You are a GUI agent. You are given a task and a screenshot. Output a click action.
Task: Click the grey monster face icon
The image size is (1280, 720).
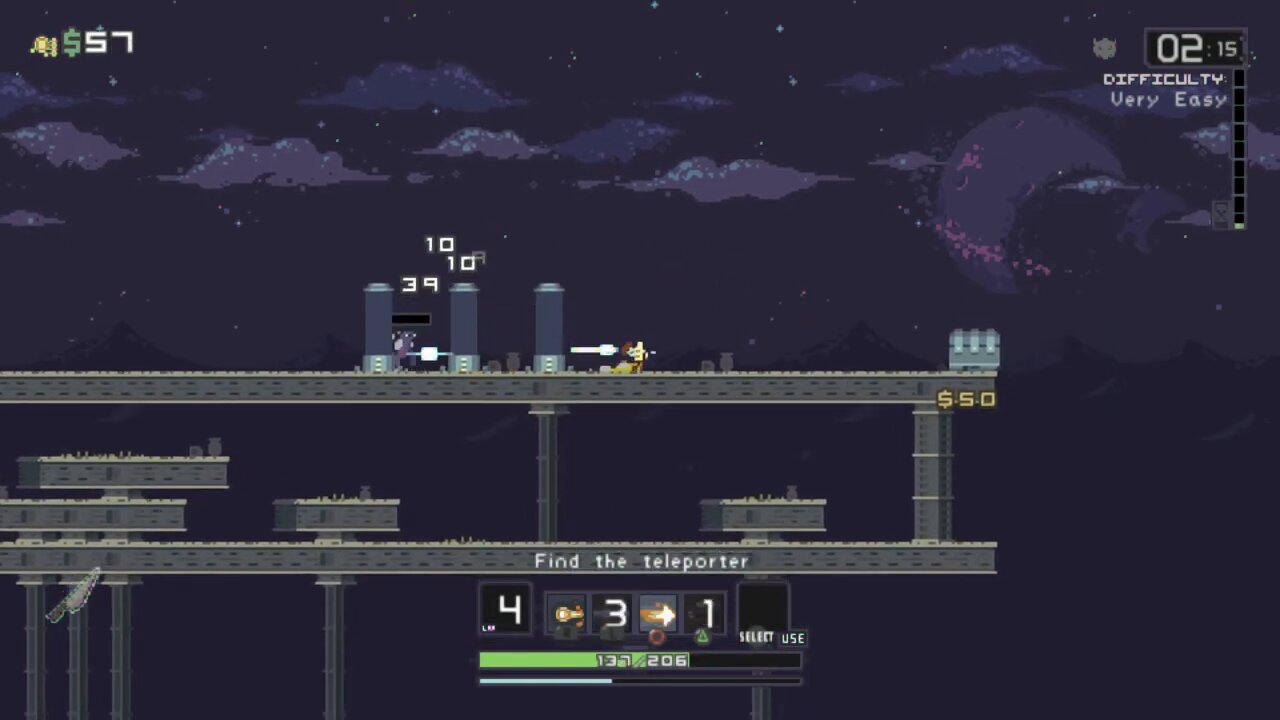click(1104, 48)
